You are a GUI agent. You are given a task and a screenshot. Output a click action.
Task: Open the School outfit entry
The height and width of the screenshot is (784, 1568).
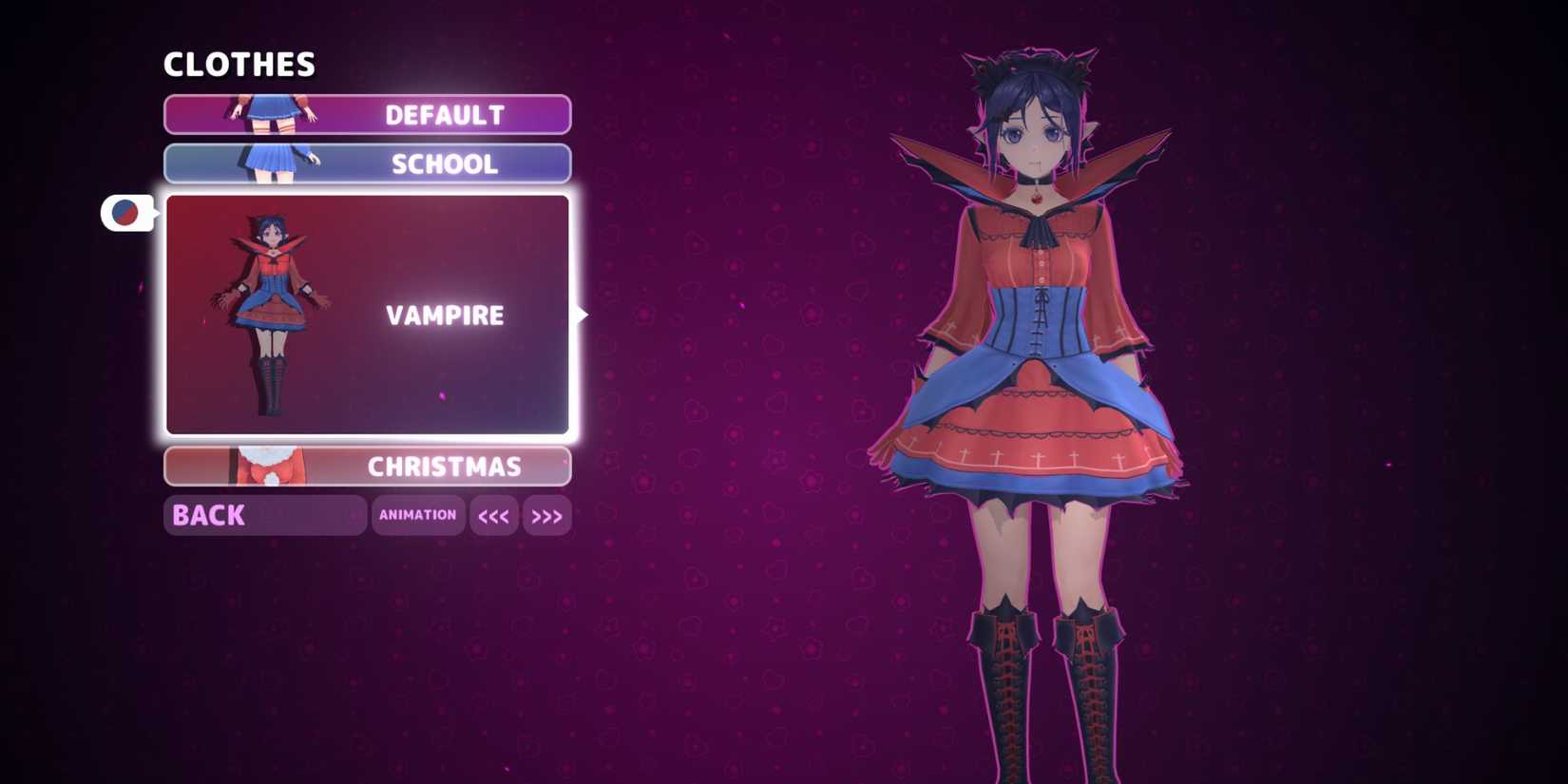(x=443, y=163)
